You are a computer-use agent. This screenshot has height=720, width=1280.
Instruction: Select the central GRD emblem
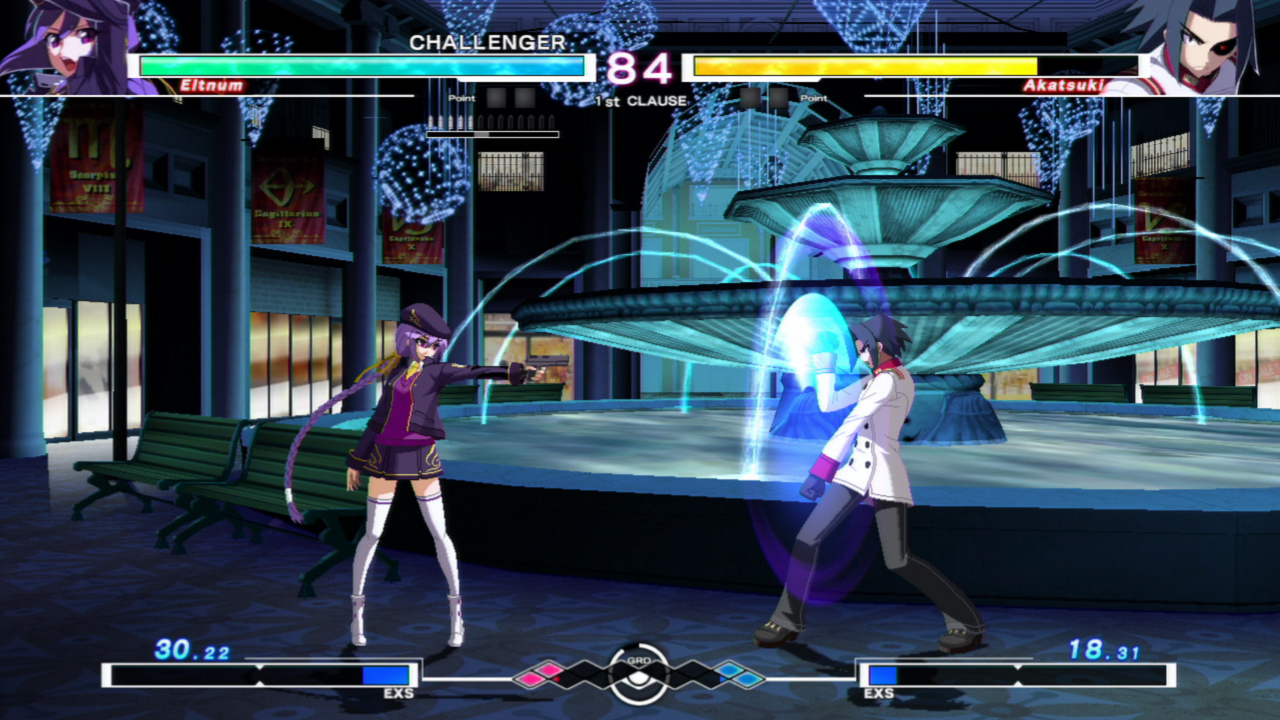click(638, 672)
